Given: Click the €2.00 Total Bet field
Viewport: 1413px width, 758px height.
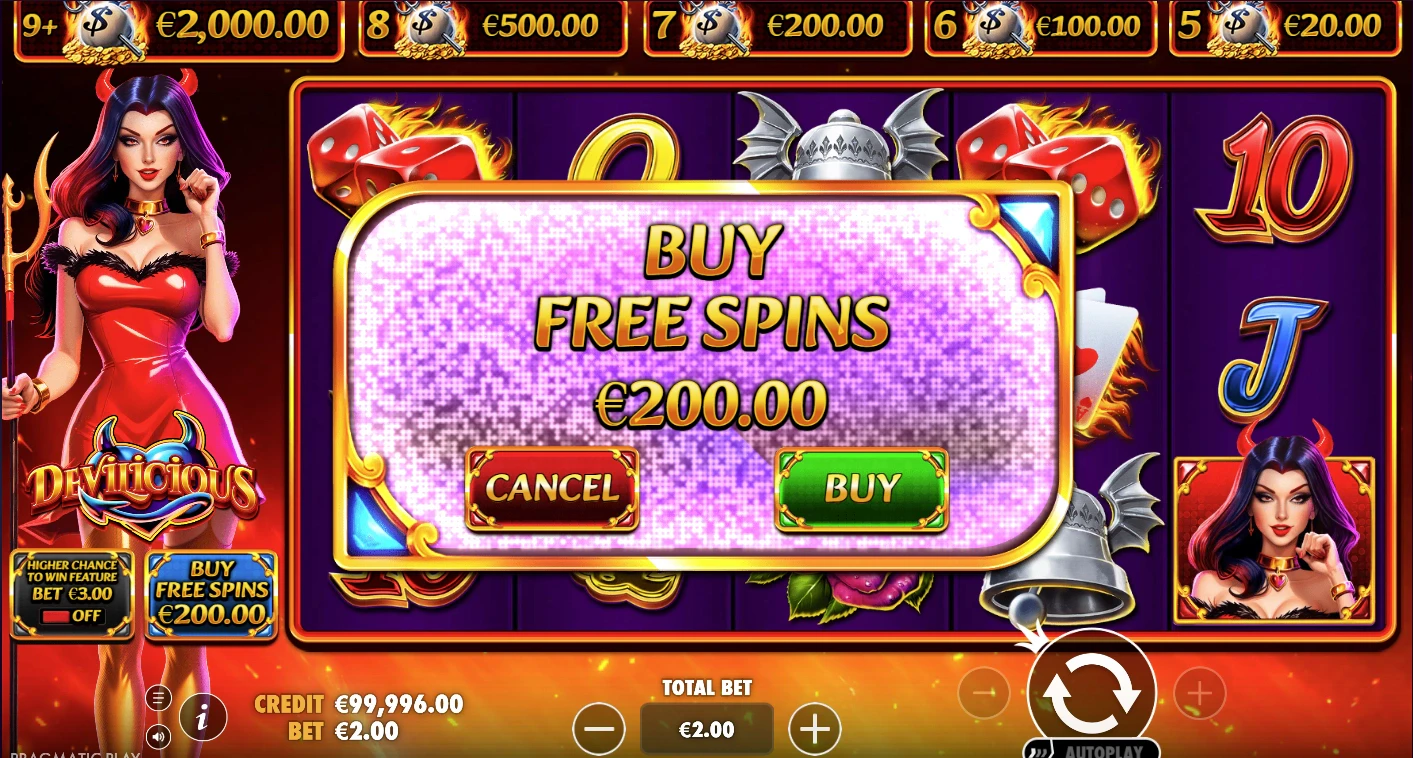Looking at the screenshot, I should pos(707,729).
